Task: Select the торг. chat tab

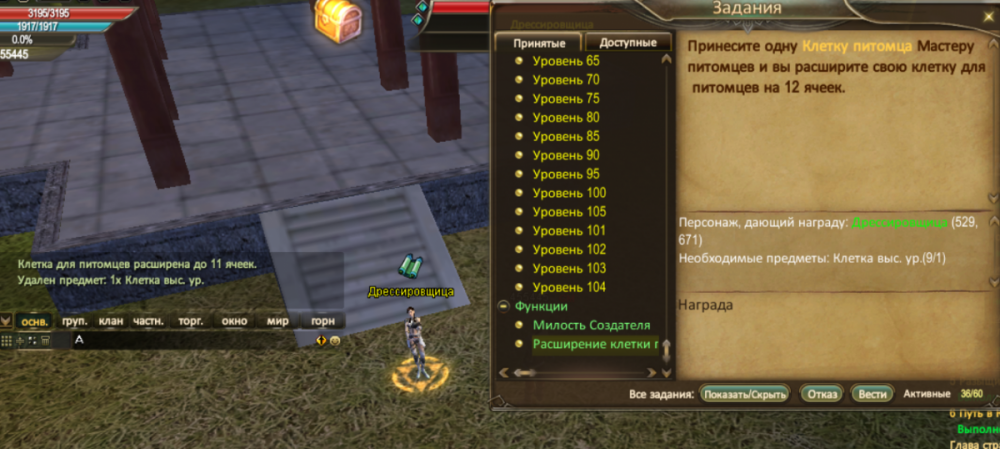Action: pyautogui.click(x=190, y=321)
